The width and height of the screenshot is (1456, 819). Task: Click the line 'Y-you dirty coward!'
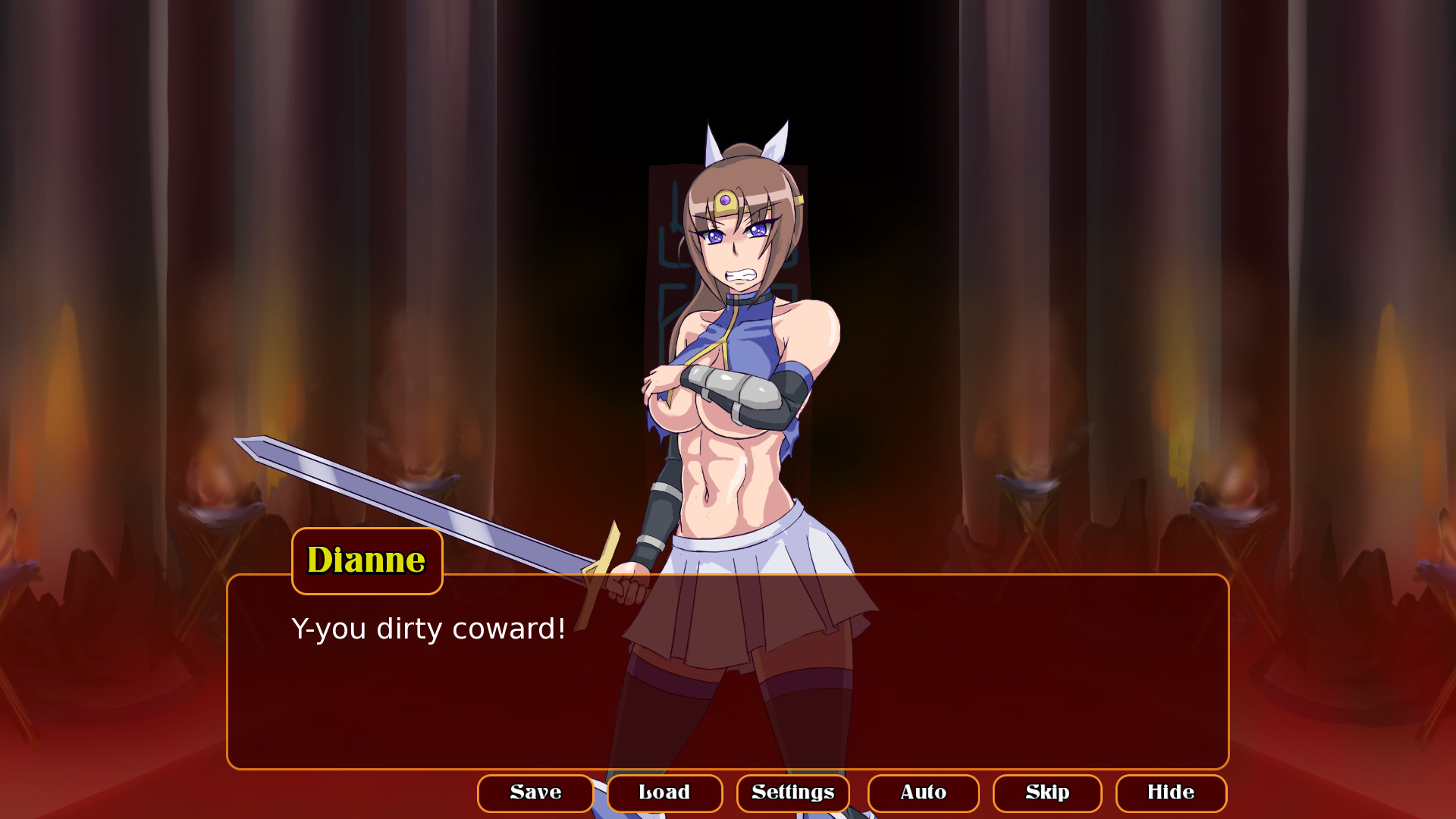[428, 628]
